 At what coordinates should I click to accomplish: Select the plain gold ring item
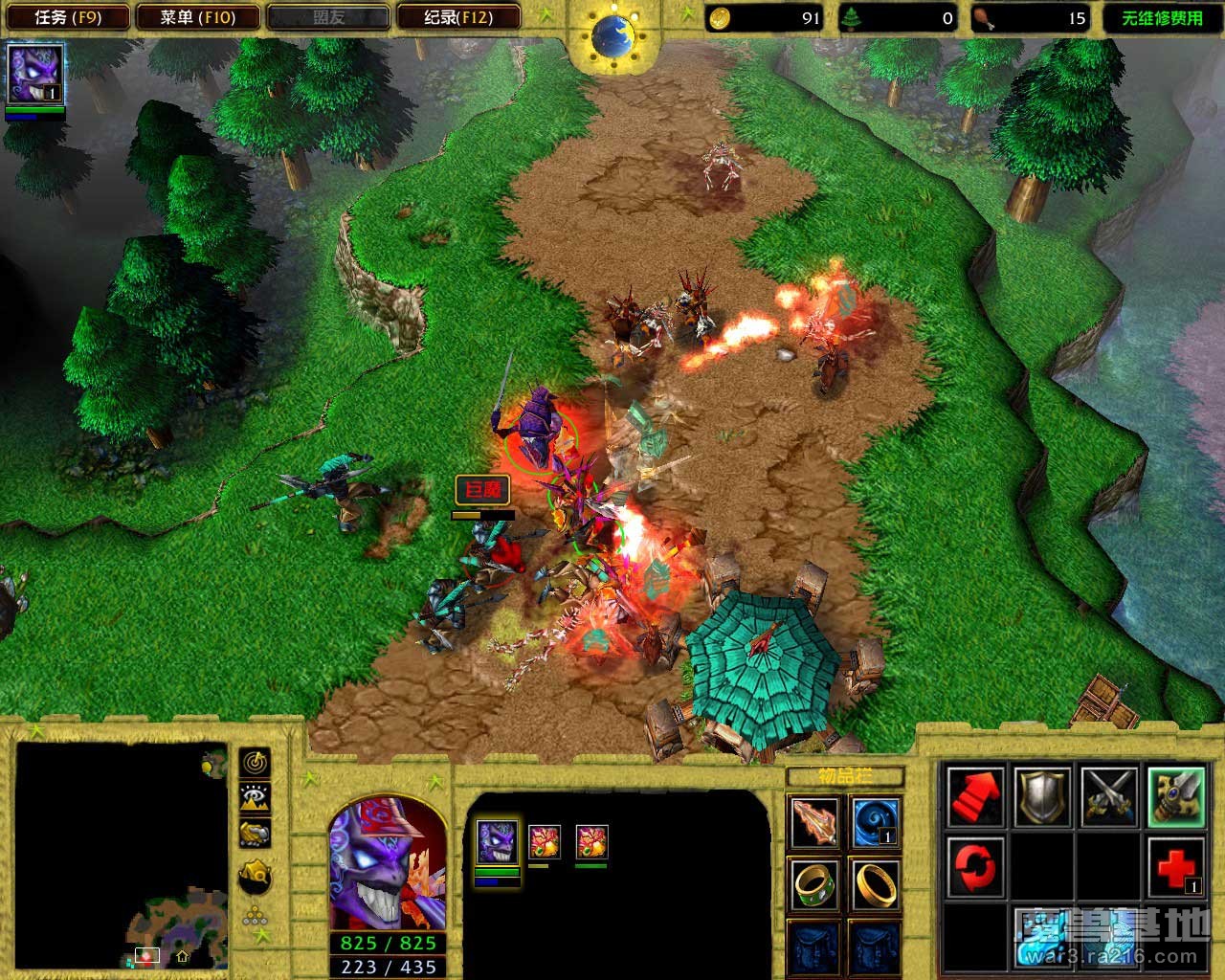pos(875,883)
